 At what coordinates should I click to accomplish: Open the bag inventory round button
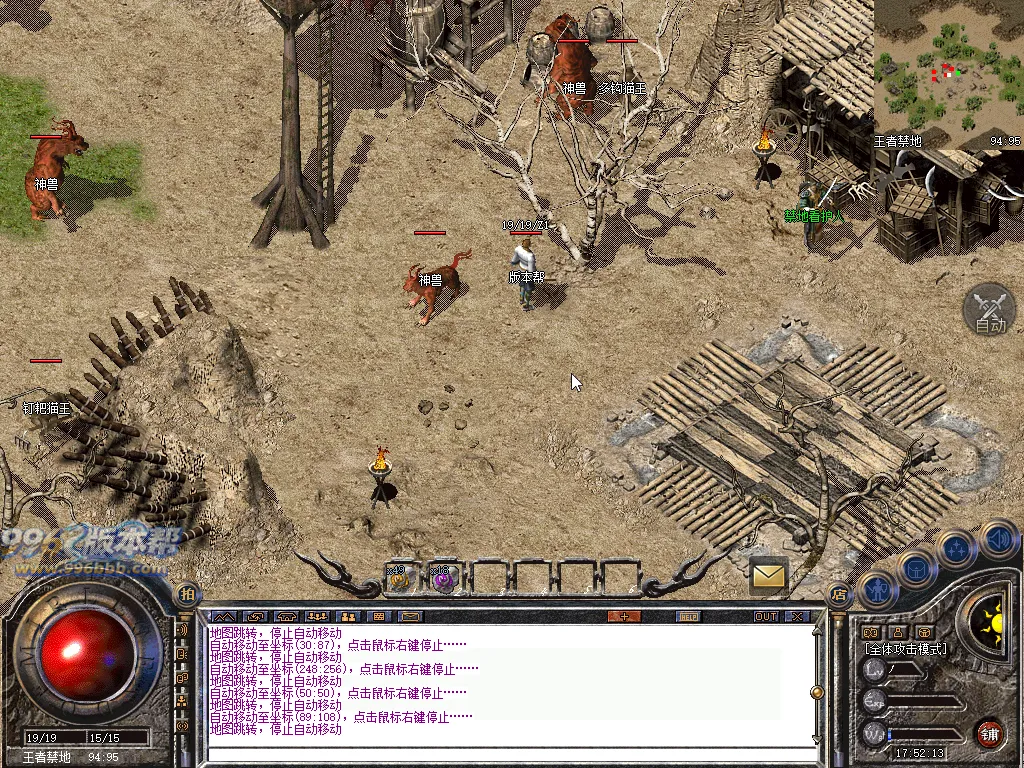point(918,568)
